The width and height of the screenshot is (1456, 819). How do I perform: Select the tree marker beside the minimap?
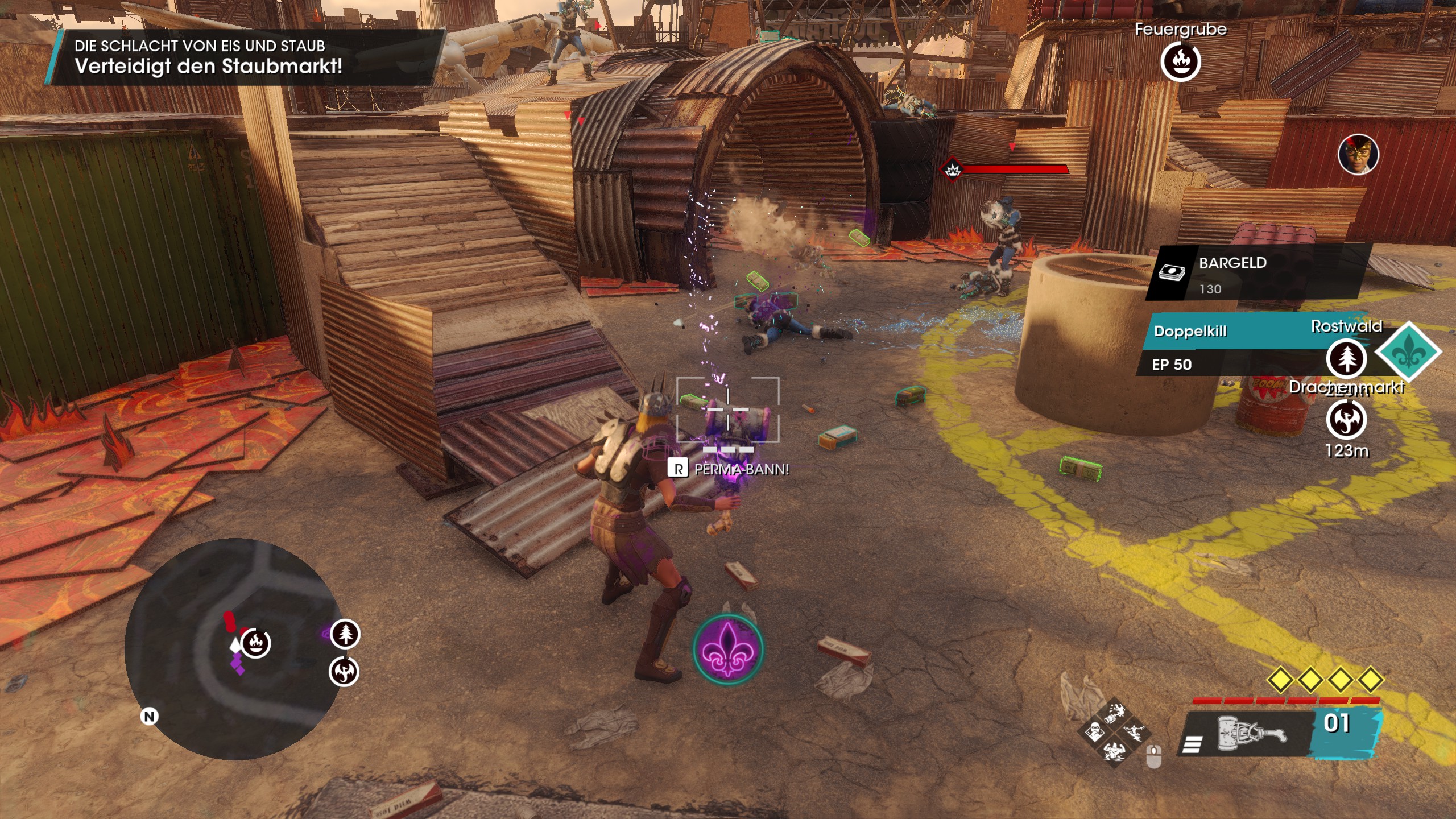(345, 634)
